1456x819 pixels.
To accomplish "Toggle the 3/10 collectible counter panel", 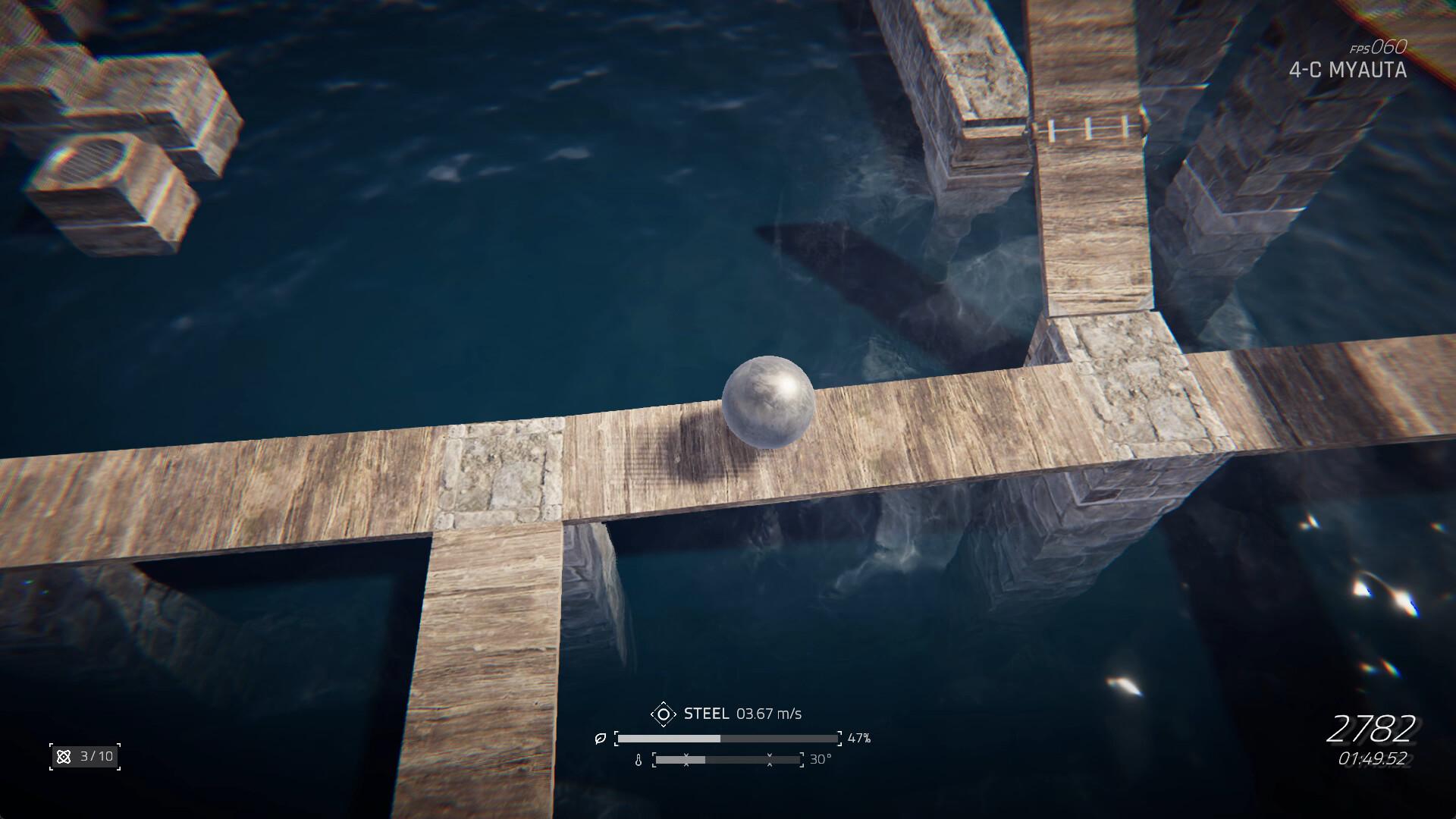I will click(x=83, y=756).
